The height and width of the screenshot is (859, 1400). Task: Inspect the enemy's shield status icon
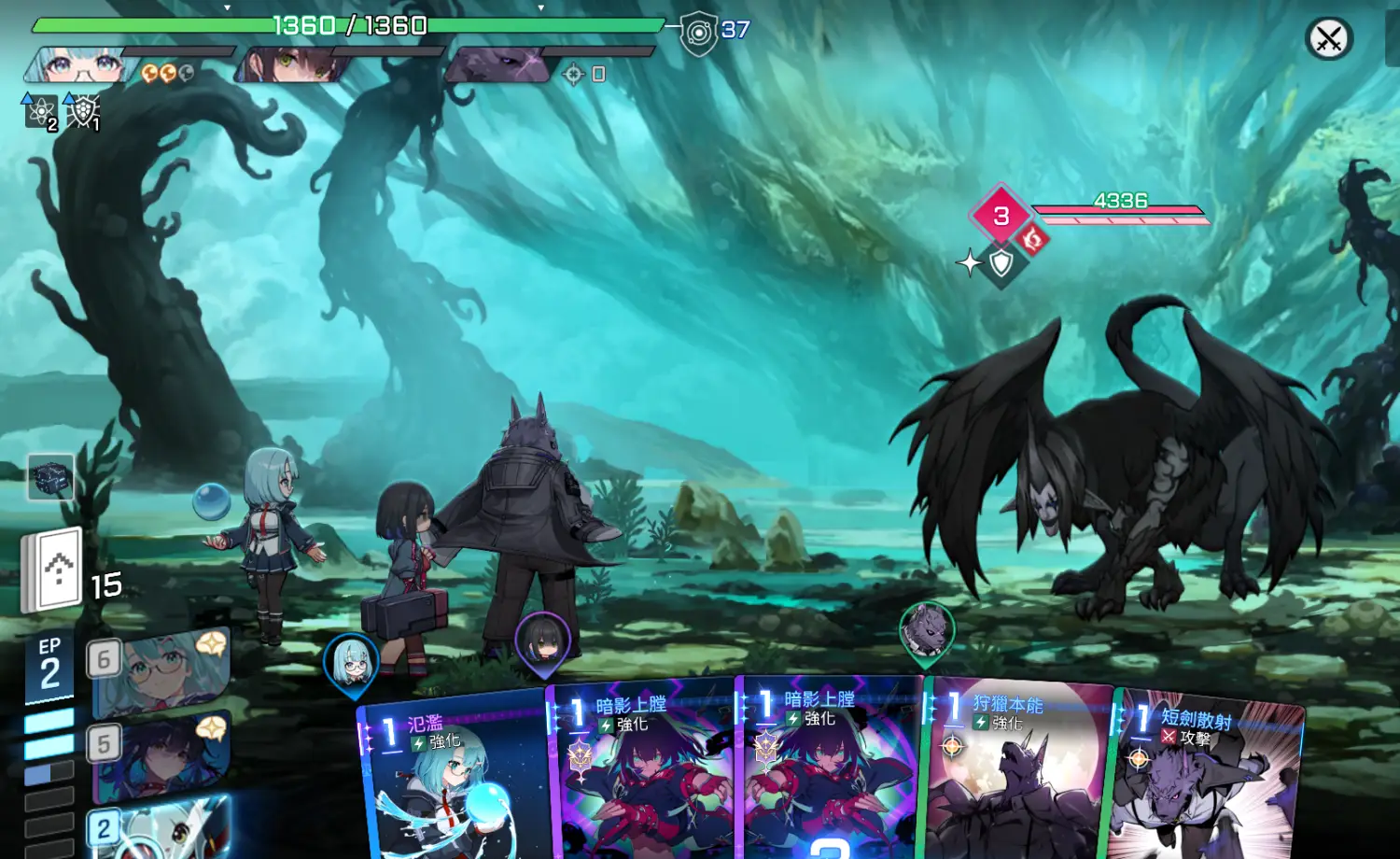click(1001, 263)
